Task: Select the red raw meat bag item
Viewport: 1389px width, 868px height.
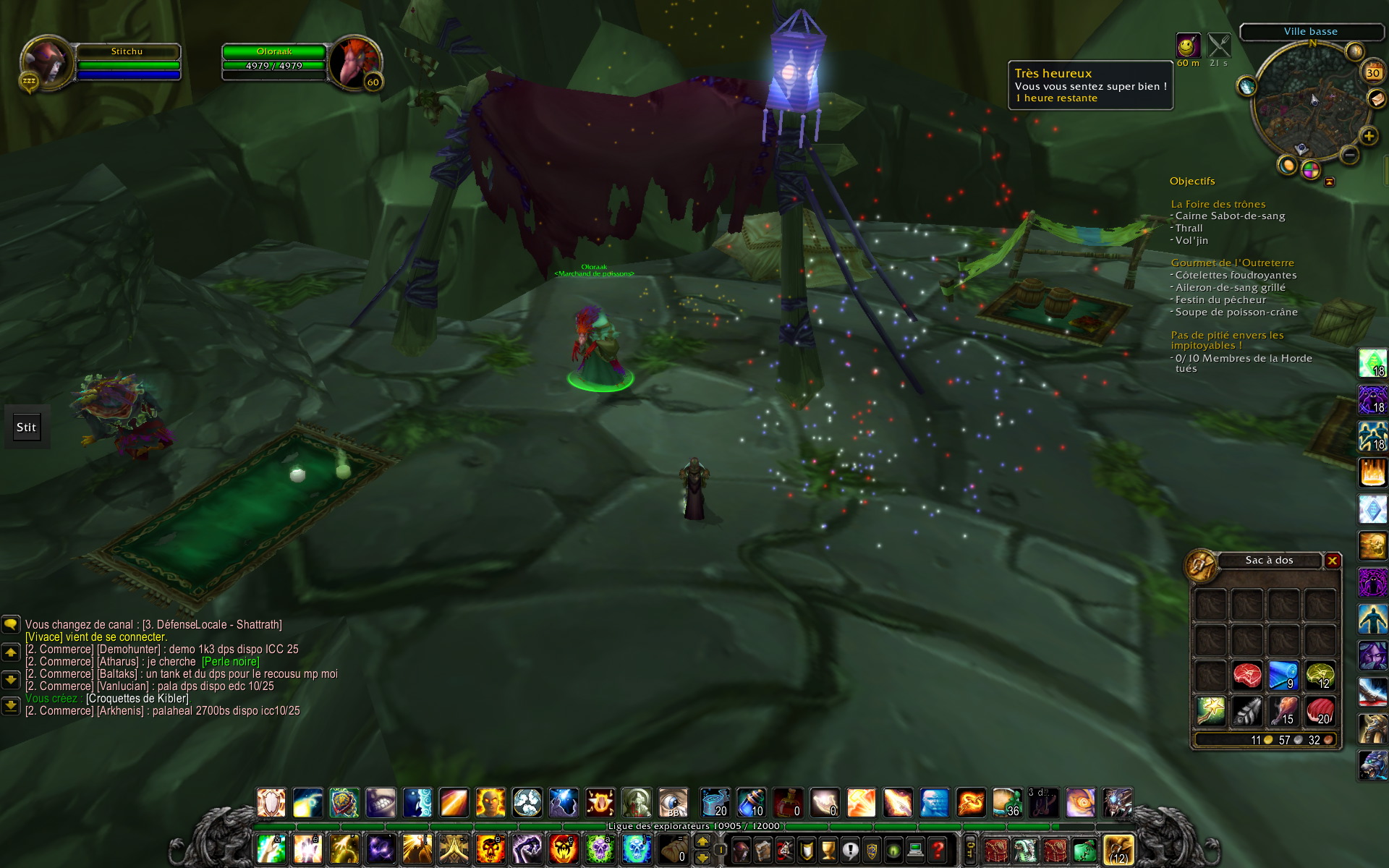Action: [x=1246, y=676]
